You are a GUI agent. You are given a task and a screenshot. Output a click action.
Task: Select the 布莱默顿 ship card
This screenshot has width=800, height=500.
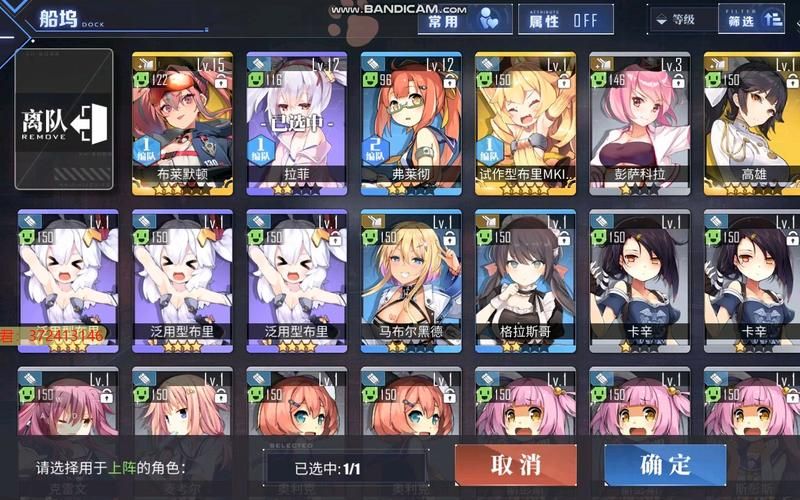[182, 120]
